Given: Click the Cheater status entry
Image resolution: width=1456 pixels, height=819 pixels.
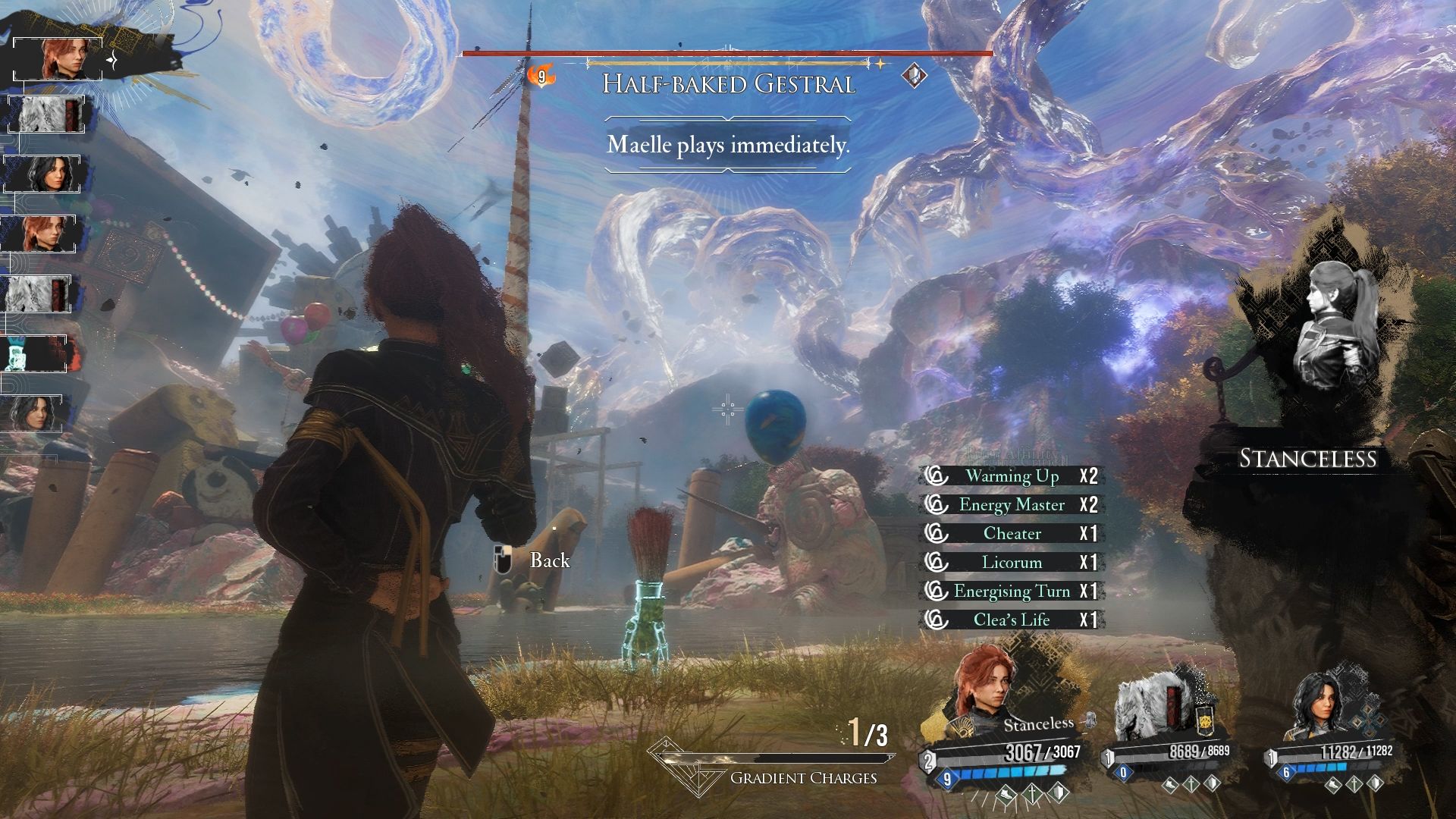Looking at the screenshot, I should click(1012, 534).
